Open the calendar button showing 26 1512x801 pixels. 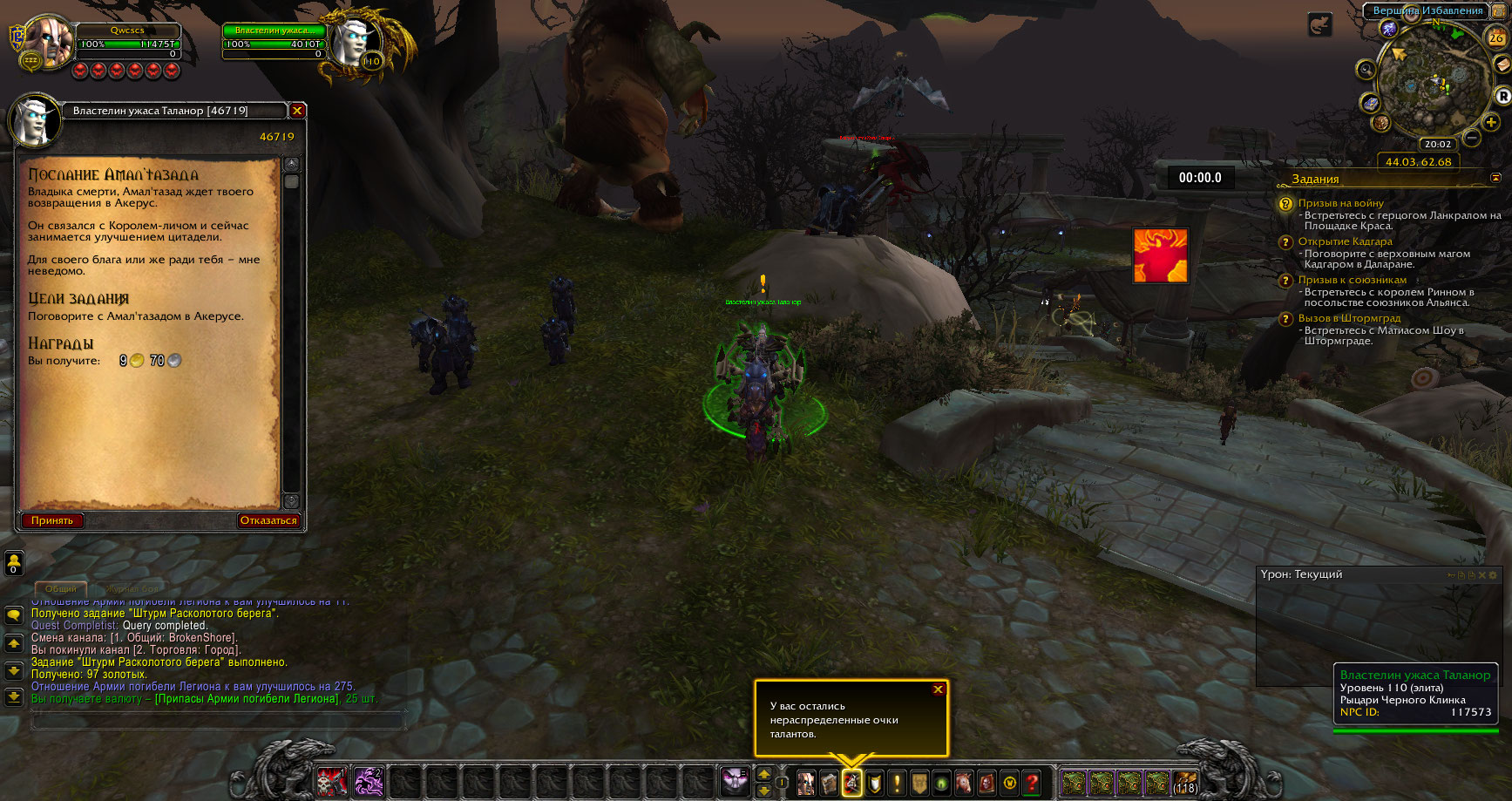coord(1496,37)
